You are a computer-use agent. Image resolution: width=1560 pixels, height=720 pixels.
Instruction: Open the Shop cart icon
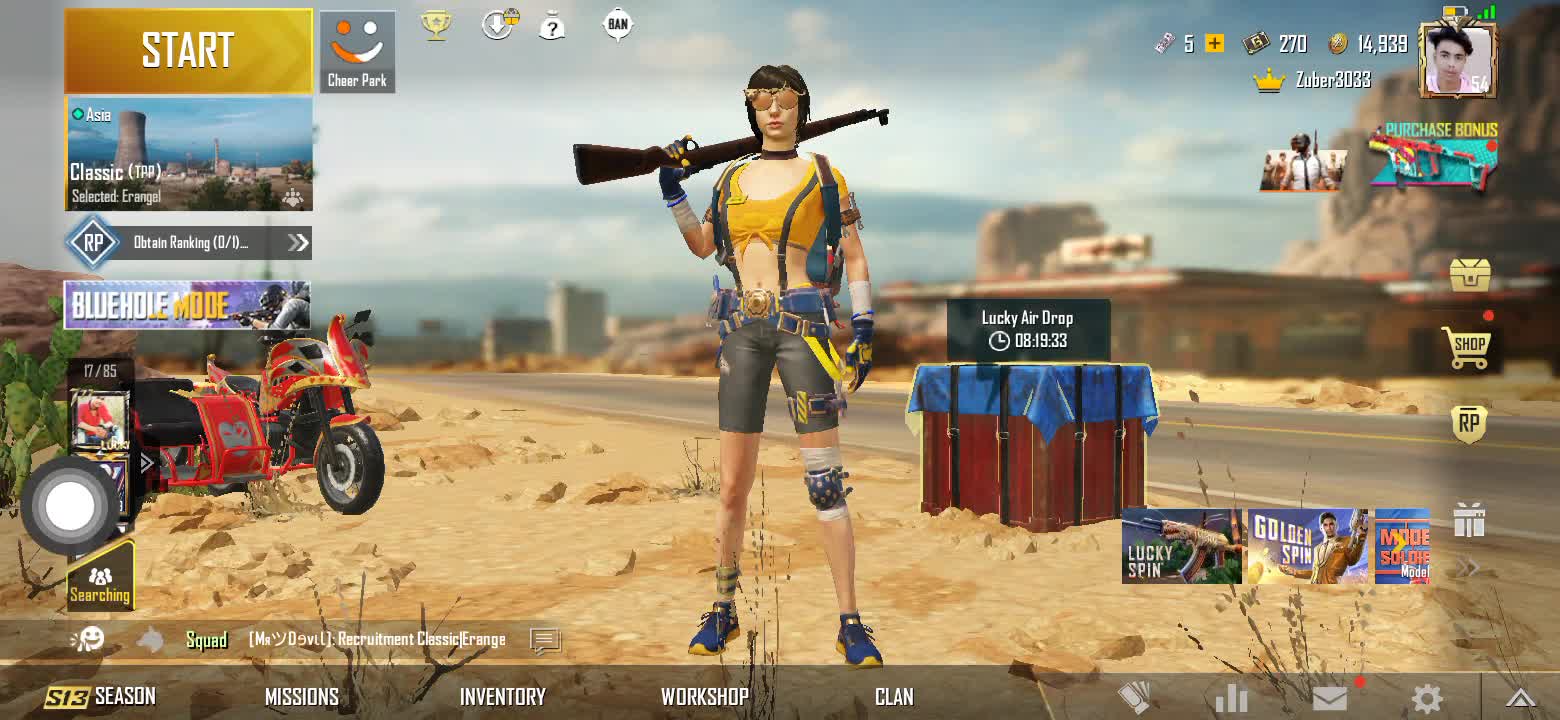click(x=1468, y=346)
